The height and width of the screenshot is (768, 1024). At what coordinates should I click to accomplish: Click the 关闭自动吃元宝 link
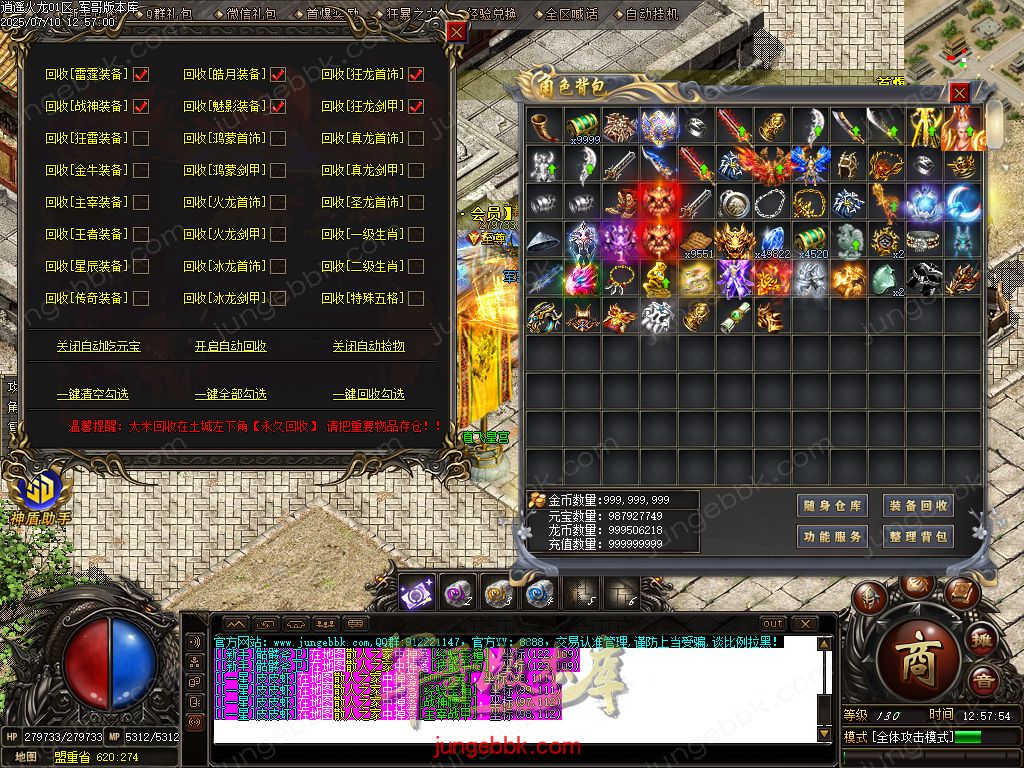[98, 346]
